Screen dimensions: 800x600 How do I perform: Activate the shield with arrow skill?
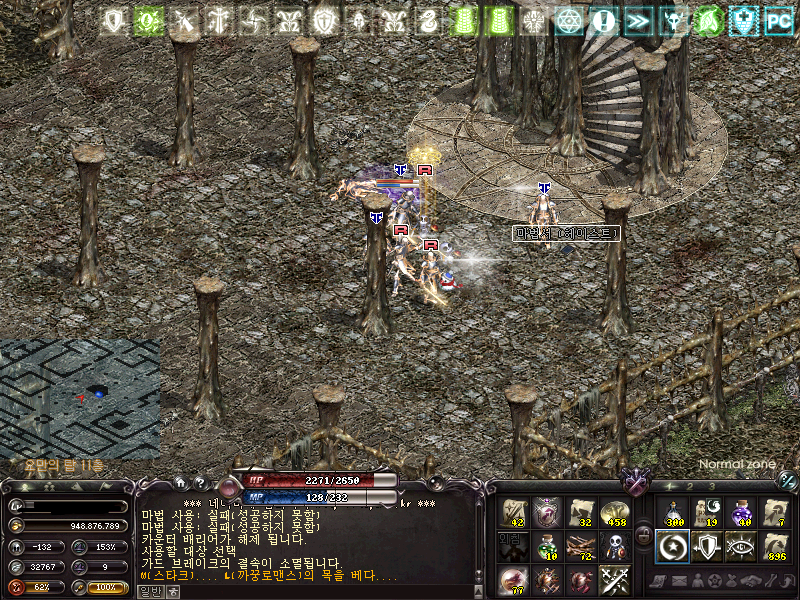coord(706,546)
